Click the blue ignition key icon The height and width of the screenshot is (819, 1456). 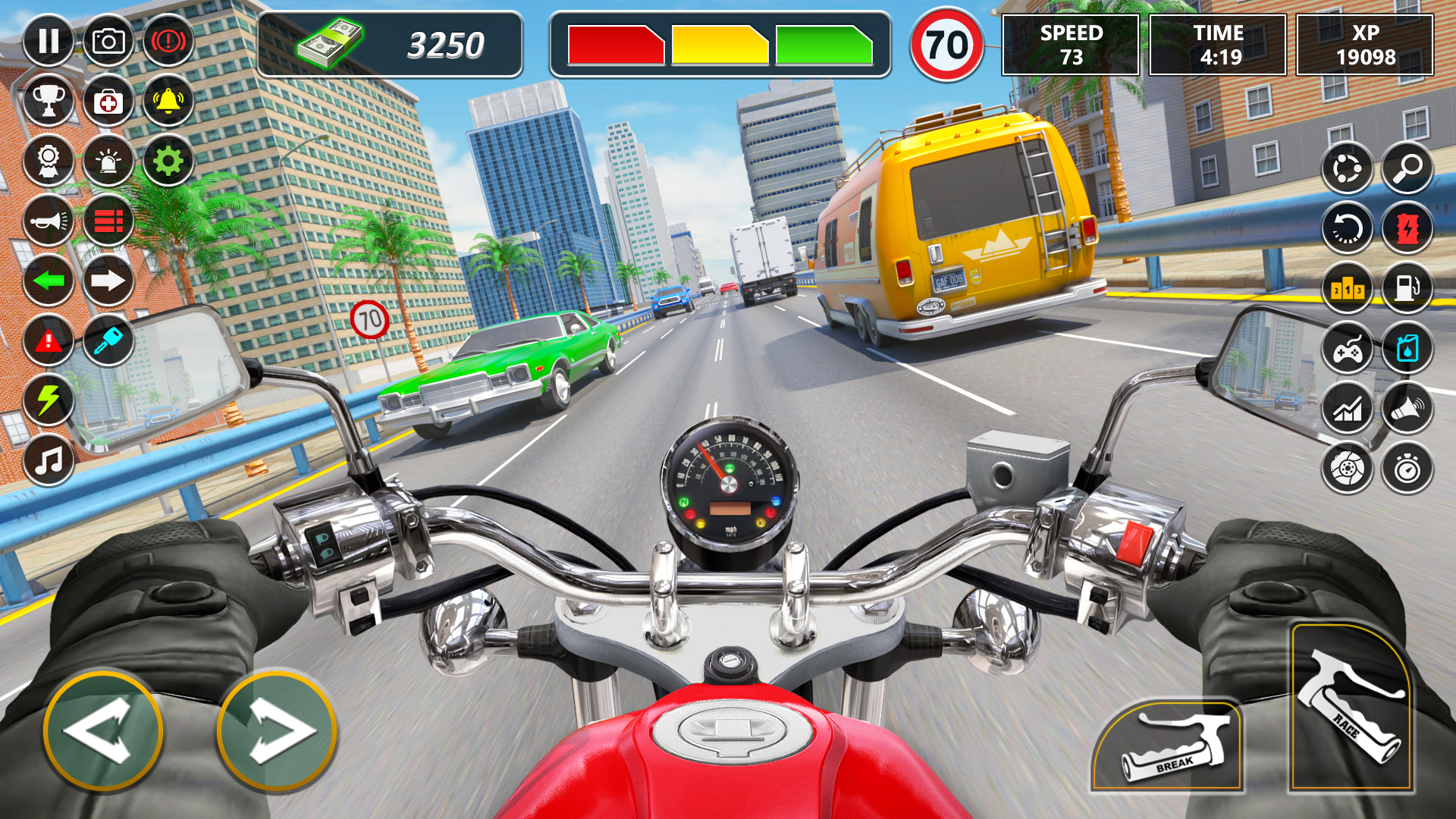click(x=108, y=340)
